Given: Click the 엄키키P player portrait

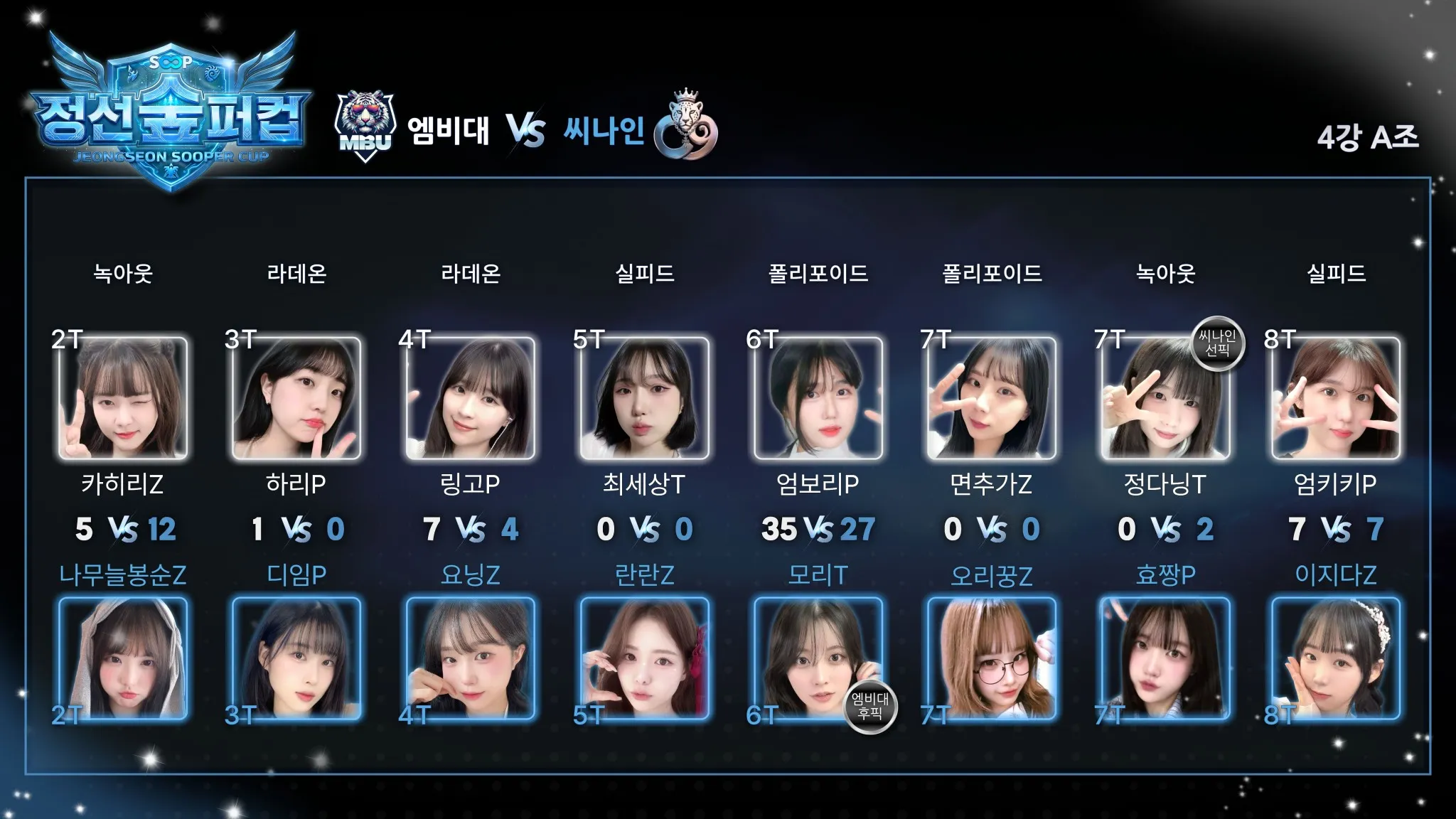Looking at the screenshot, I should [1336, 398].
